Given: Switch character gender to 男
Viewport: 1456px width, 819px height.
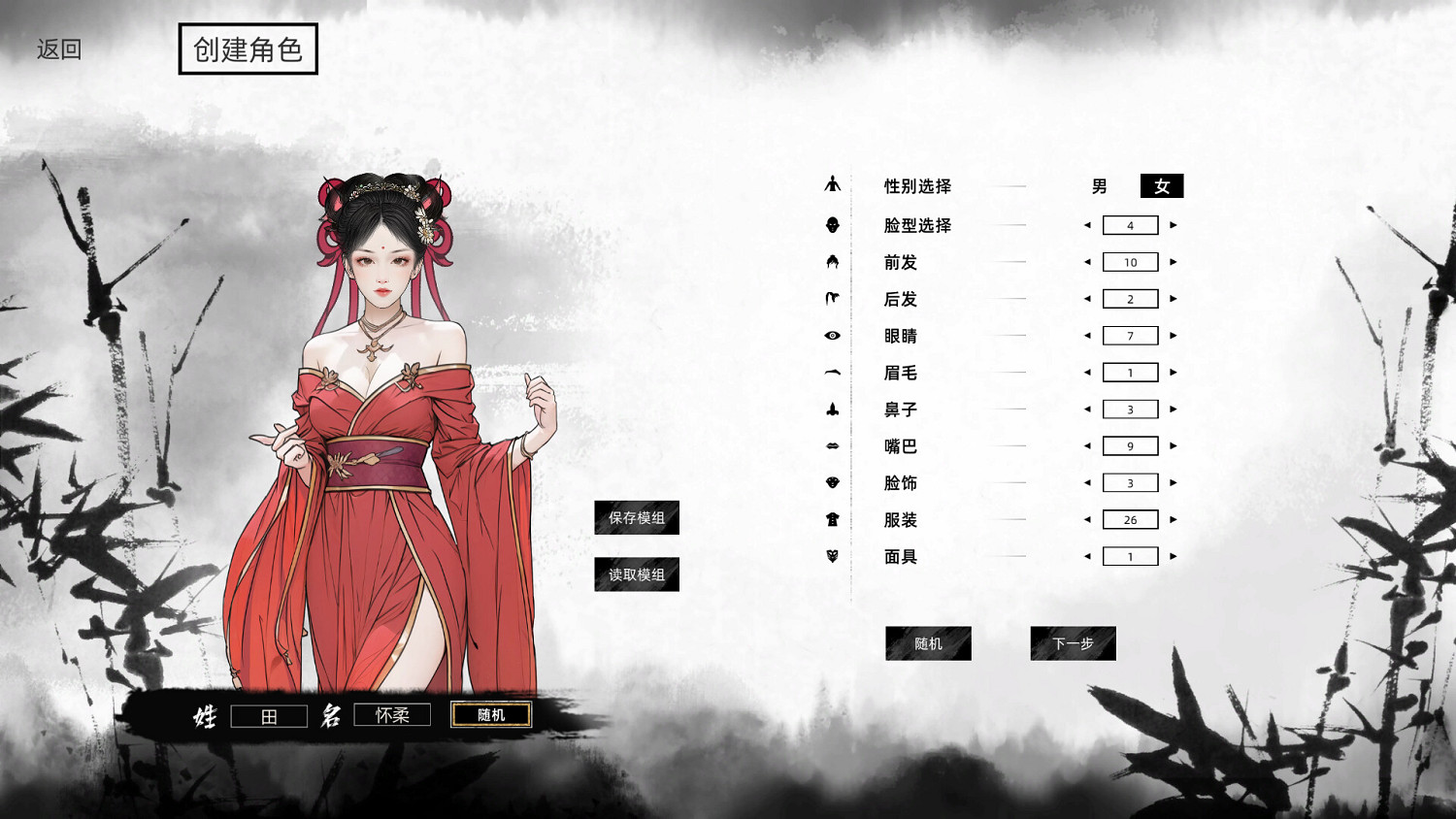Looking at the screenshot, I should (1100, 186).
